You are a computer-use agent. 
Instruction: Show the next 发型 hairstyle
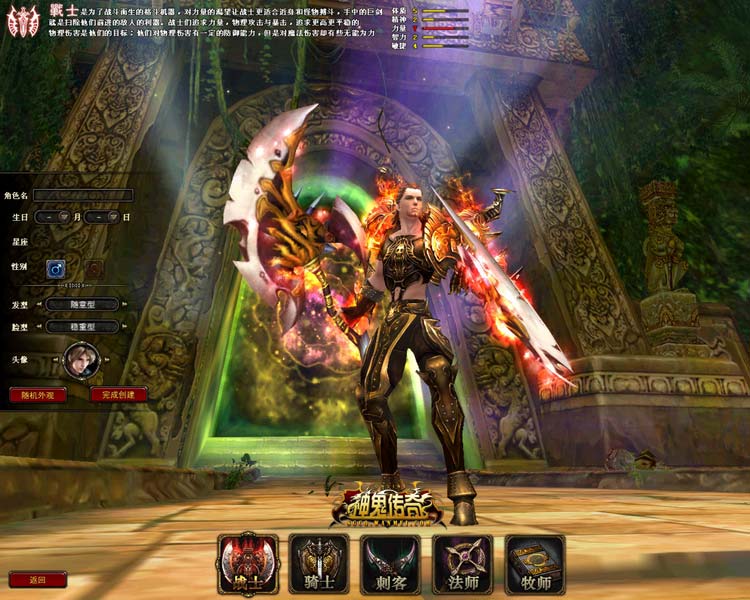(x=124, y=304)
